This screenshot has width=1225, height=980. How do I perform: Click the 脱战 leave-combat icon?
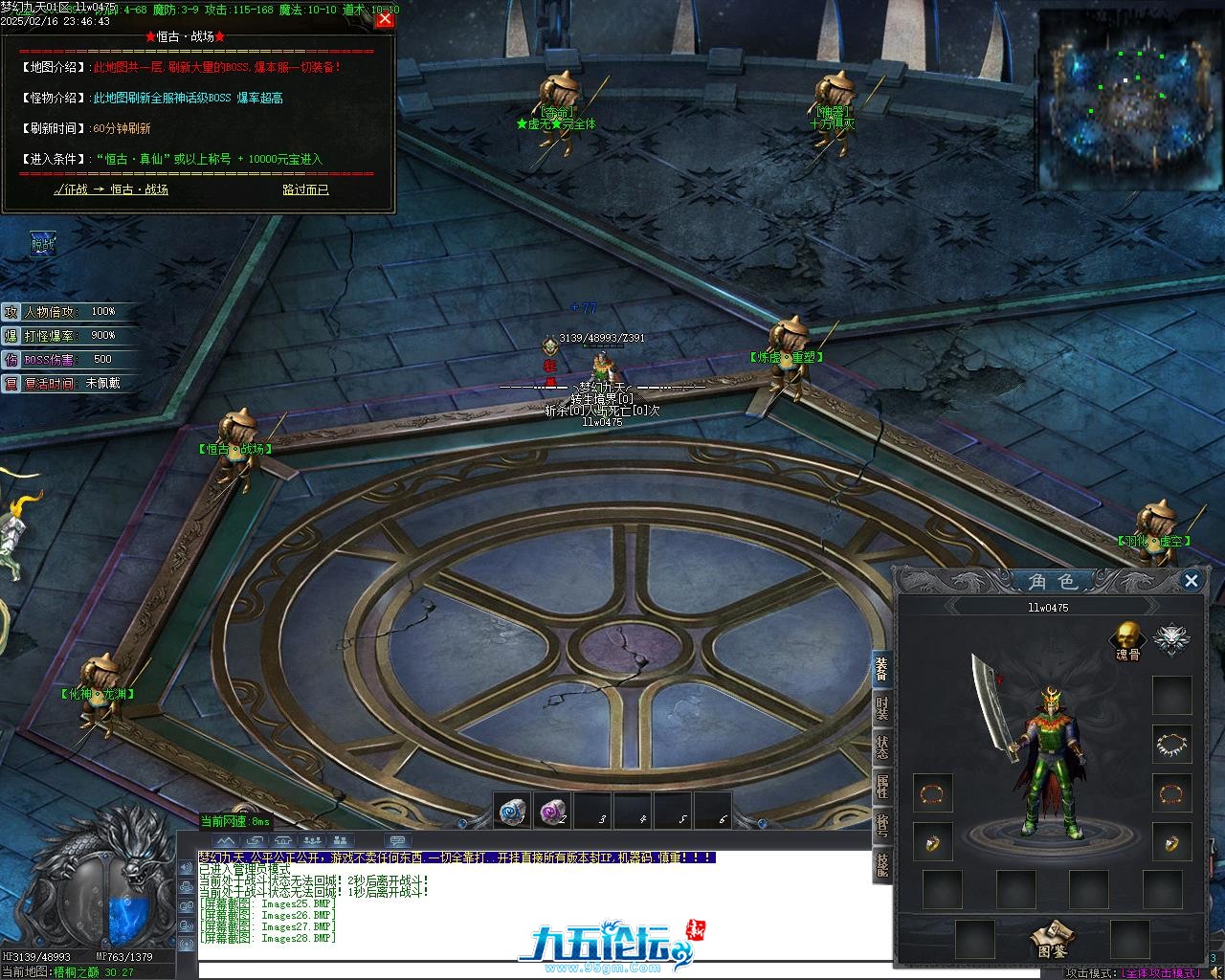(x=43, y=244)
